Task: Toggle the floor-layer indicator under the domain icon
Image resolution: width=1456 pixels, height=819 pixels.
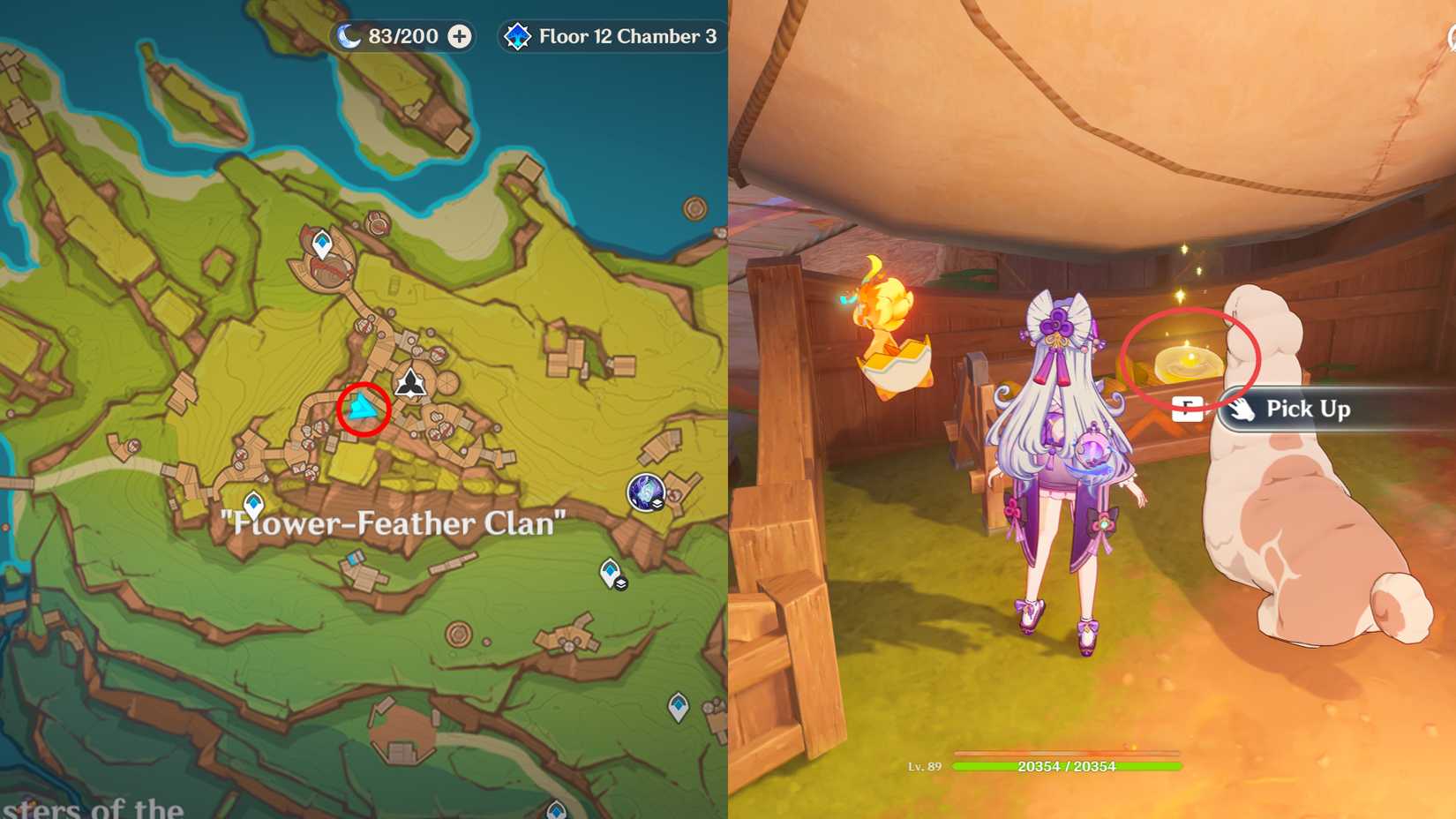Action: 657,504
